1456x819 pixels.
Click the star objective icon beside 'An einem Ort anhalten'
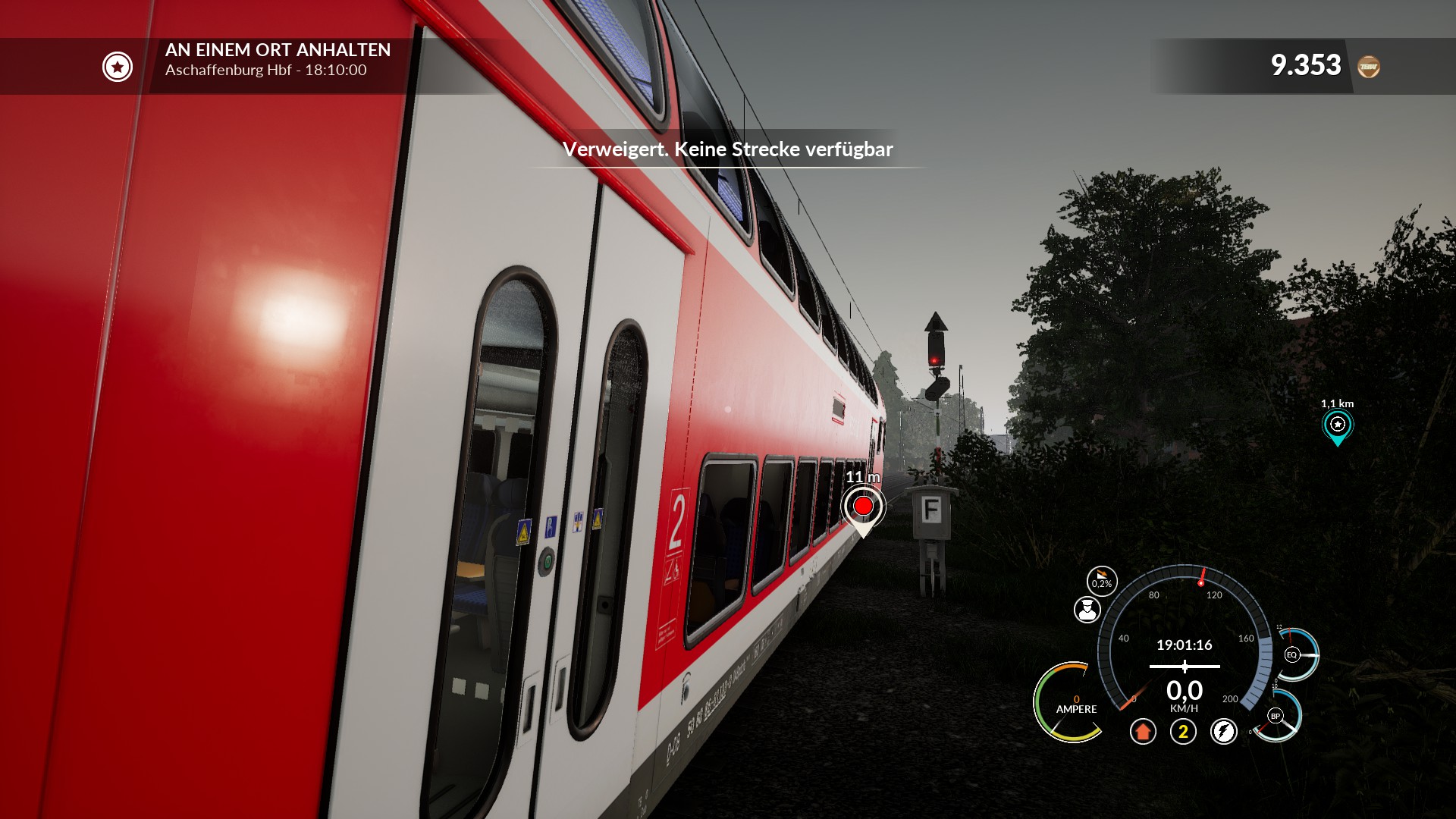[x=118, y=67]
